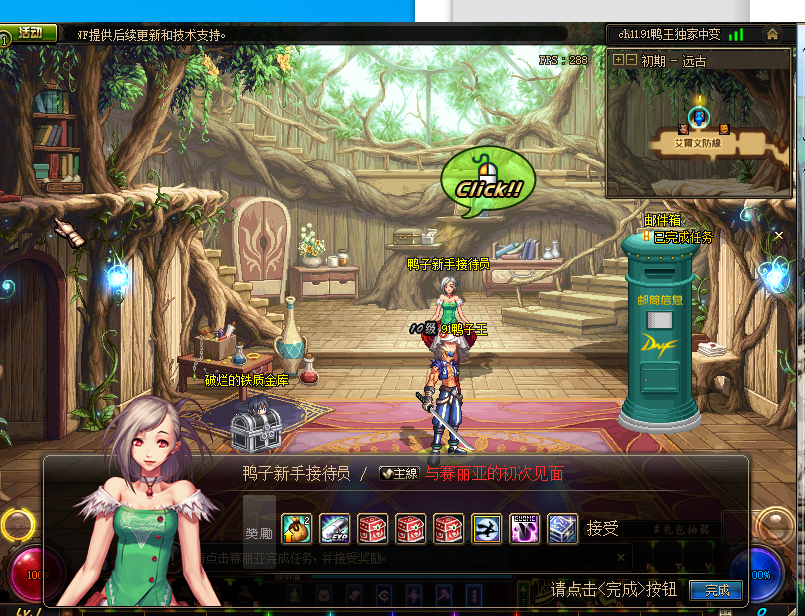This screenshot has height=616, width=805.
Task: Click the 完成 button to finish the quest
Action: tap(716, 590)
